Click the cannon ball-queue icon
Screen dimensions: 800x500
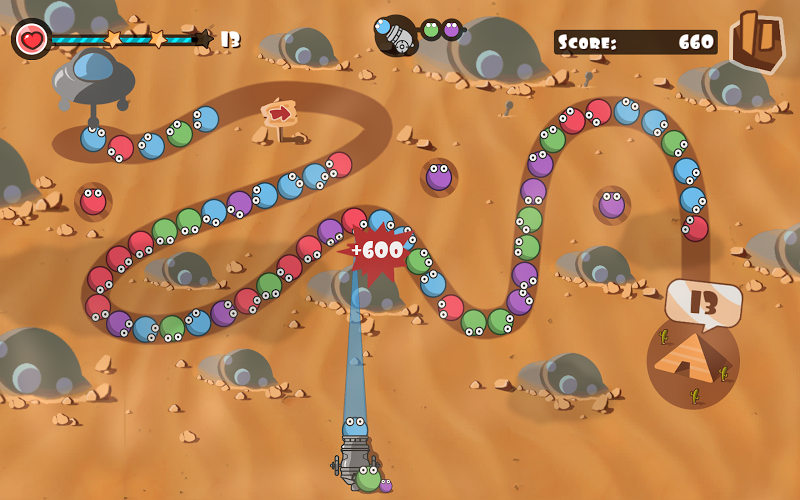tap(396, 34)
